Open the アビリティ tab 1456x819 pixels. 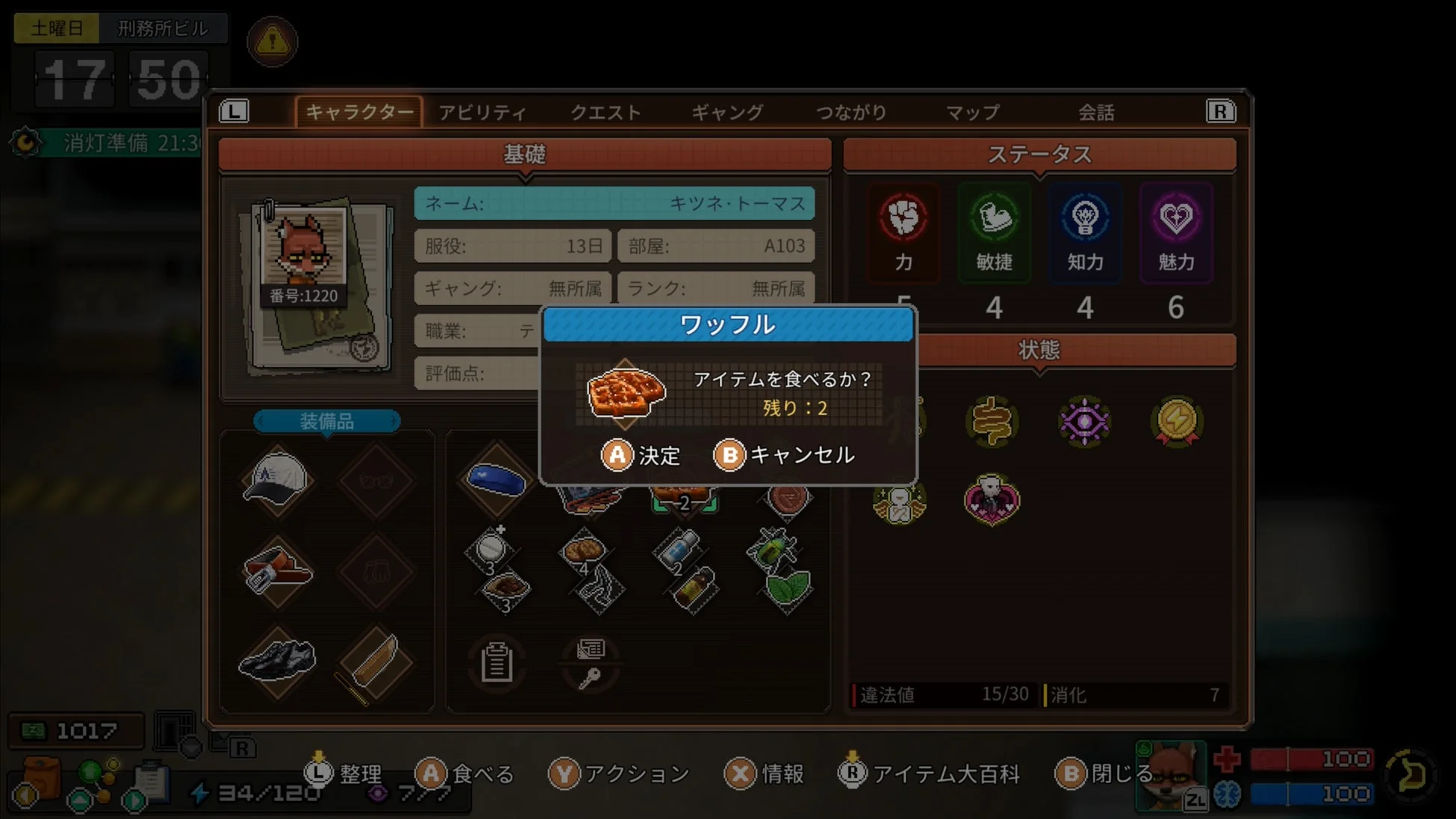(482, 112)
